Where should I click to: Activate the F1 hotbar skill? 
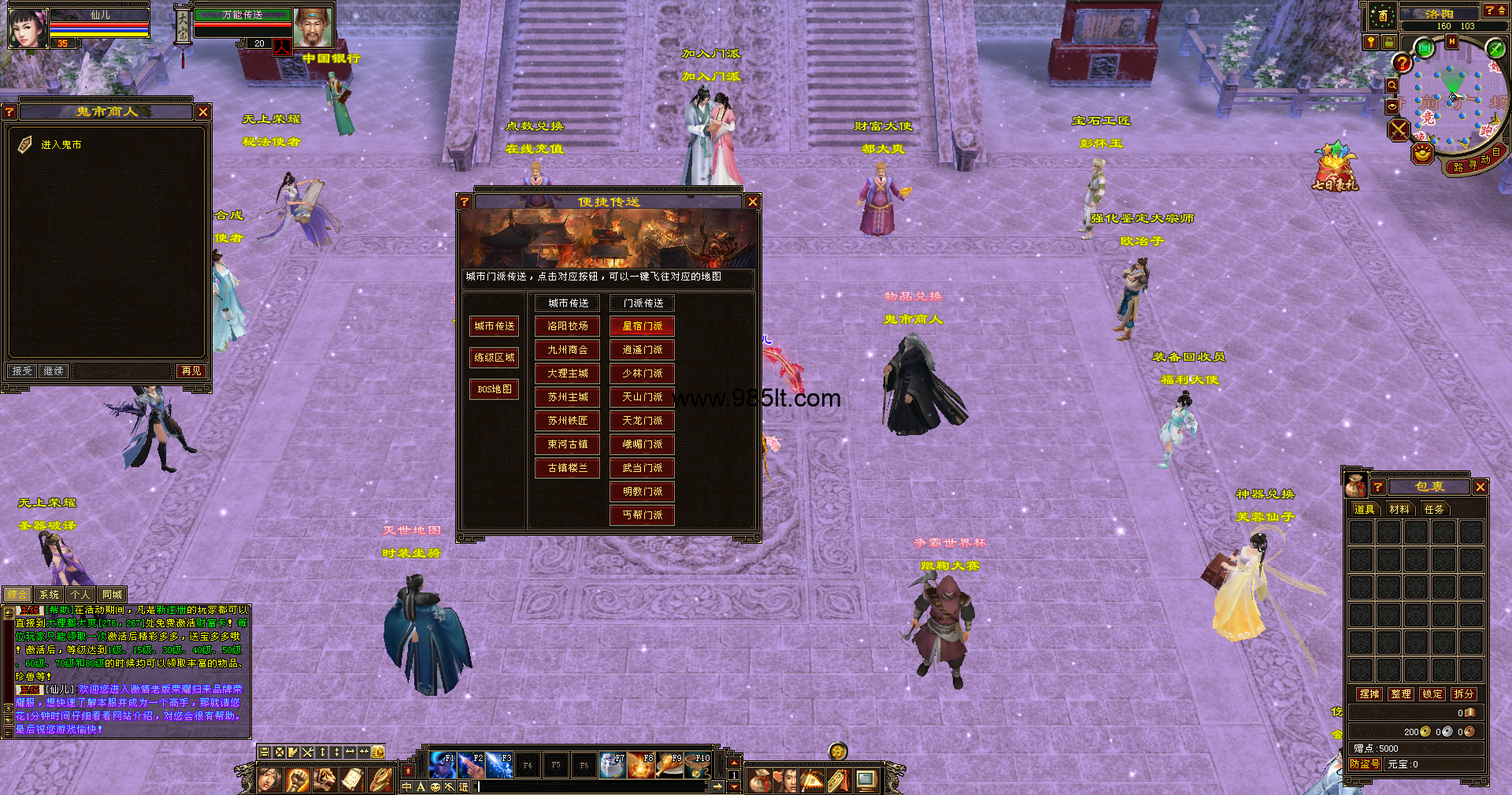click(x=443, y=765)
